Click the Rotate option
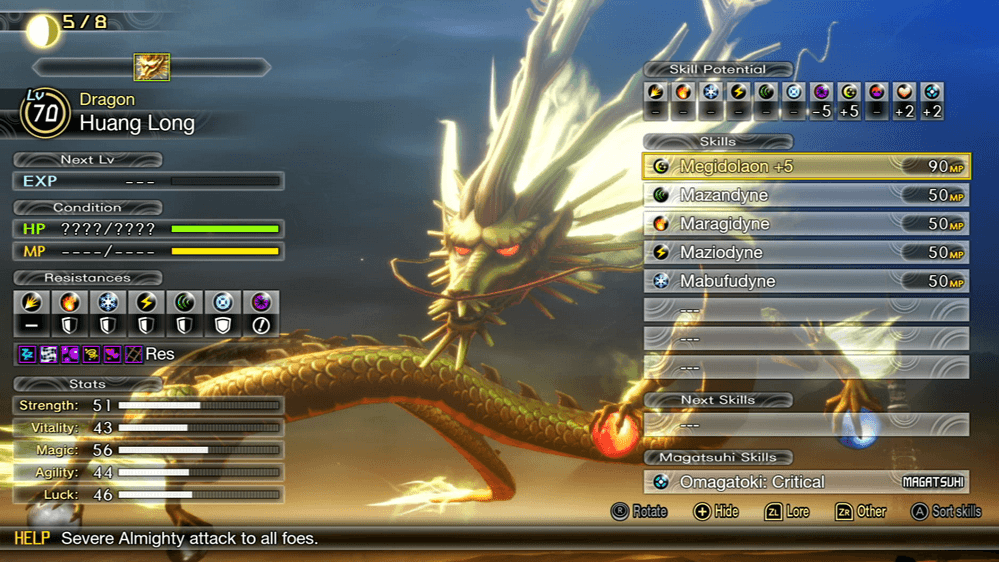Screen dimensions: 999x562 [x=639, y=512]
